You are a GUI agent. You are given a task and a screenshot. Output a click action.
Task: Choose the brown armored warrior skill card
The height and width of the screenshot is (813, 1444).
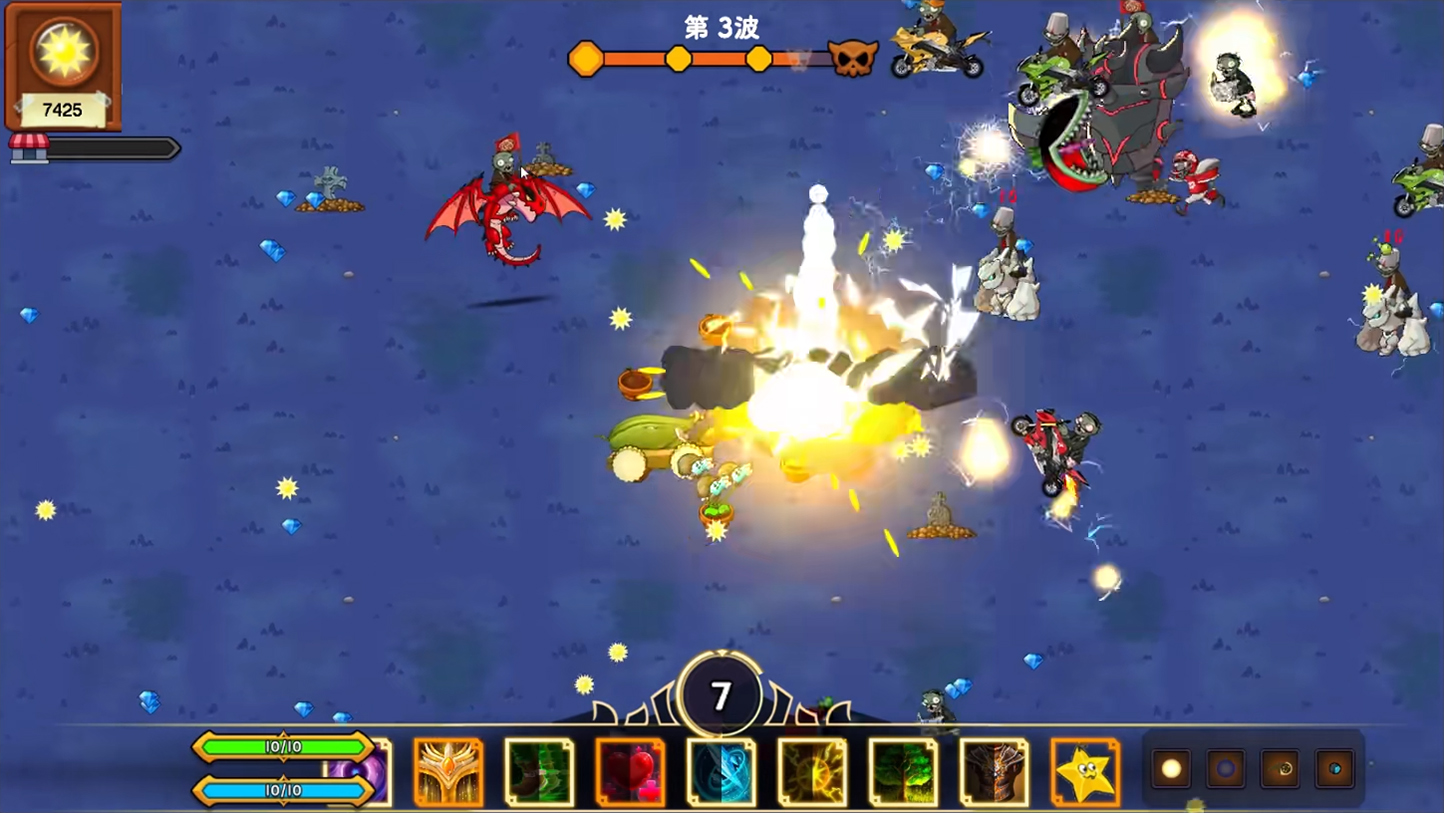pos(994,771)
